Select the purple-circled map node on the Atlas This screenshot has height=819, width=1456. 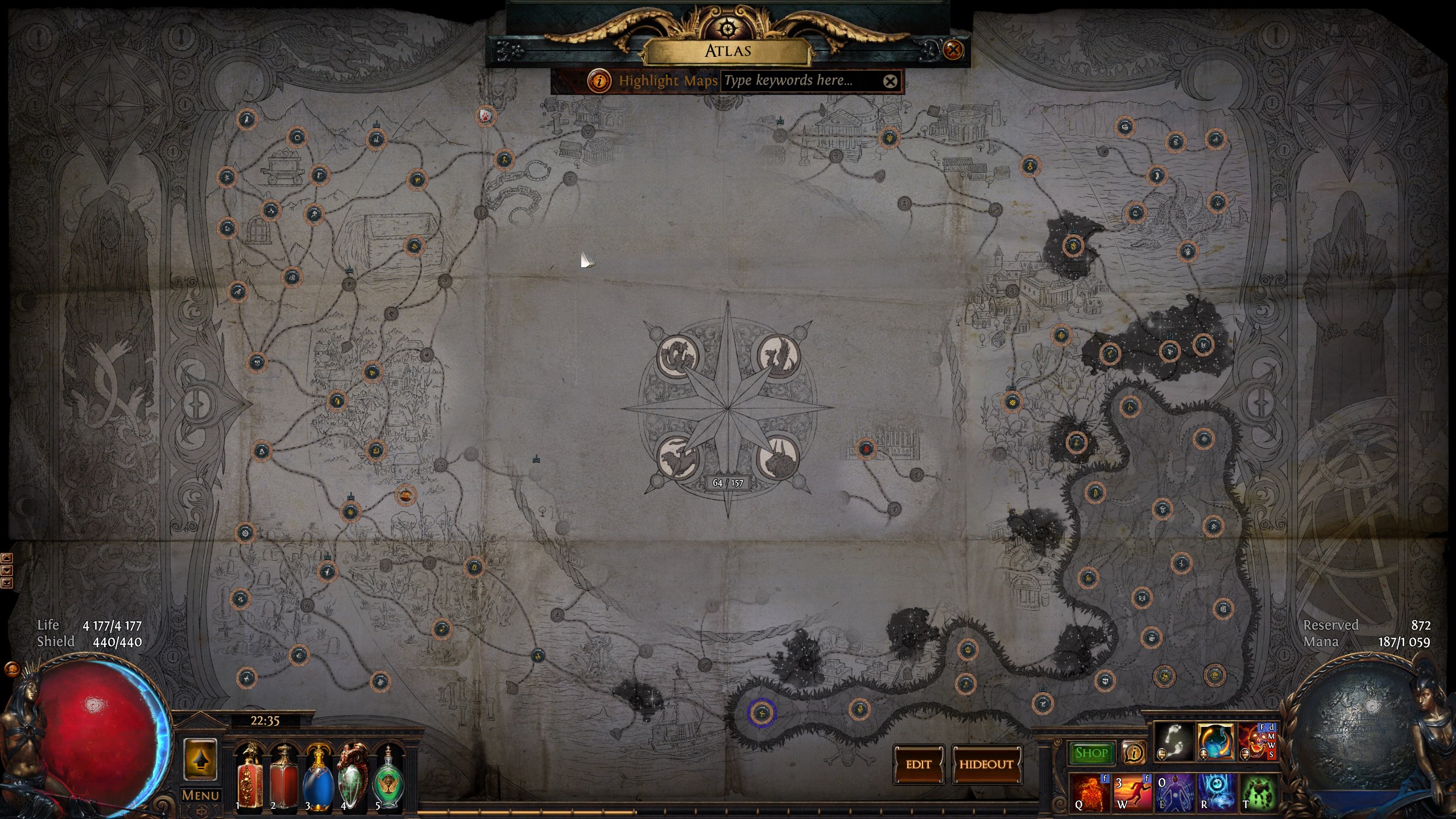[x=762, y=712]
